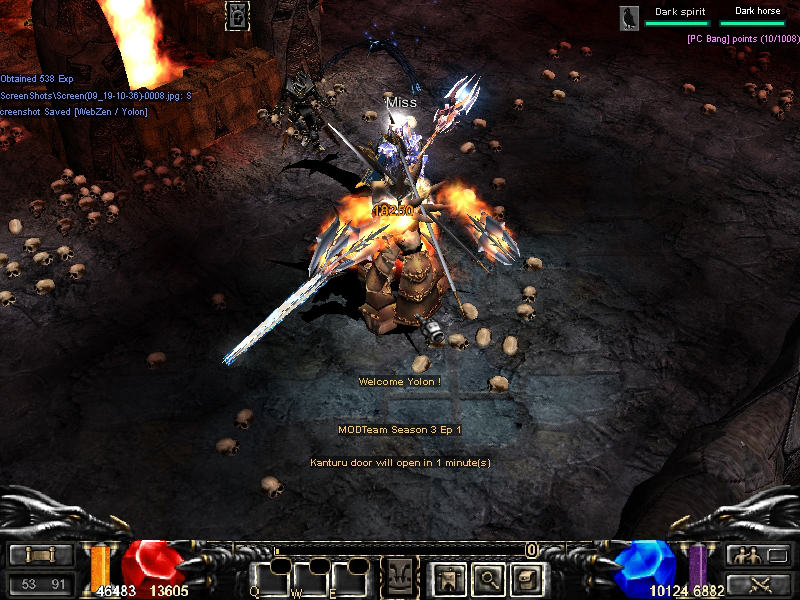Screen dimensions: 800x600
Task: Open the inventory bag button
Action: tap(526, 577)
